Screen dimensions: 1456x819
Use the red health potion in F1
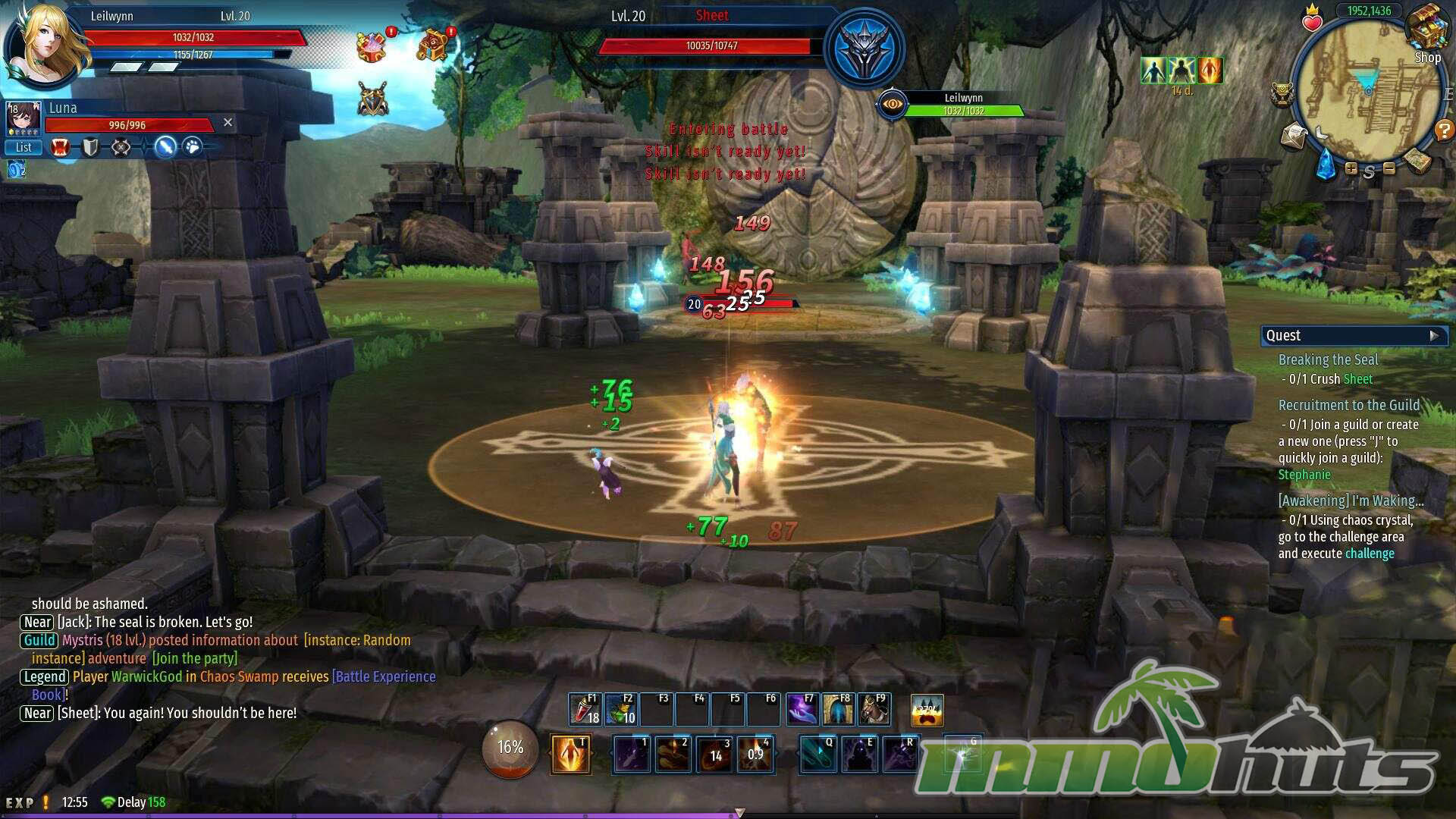click(584, 710)
